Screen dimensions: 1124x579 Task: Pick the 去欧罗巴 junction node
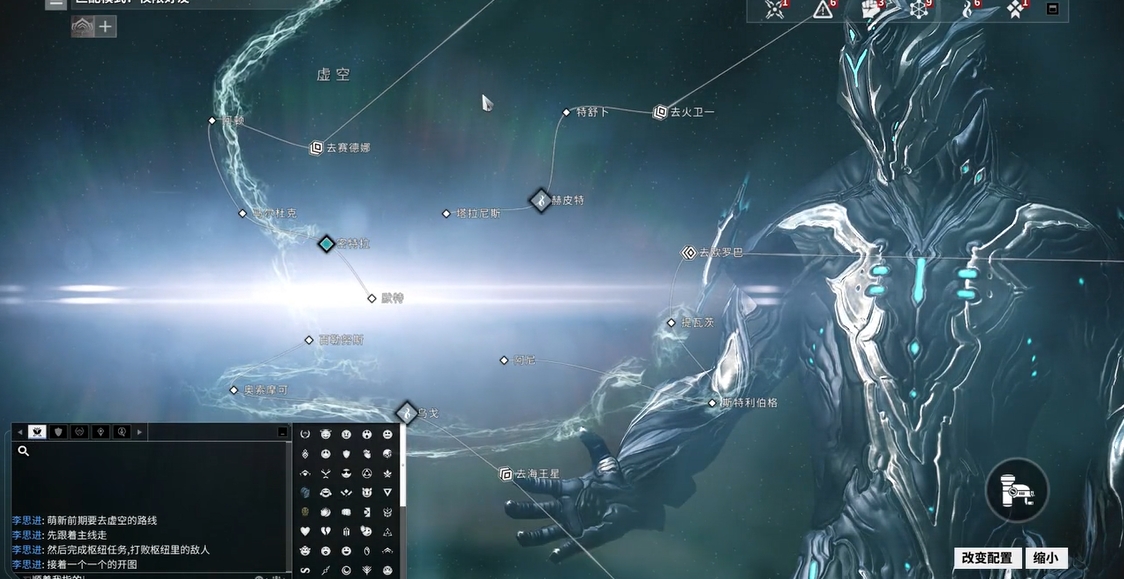(x=689, y=253)
